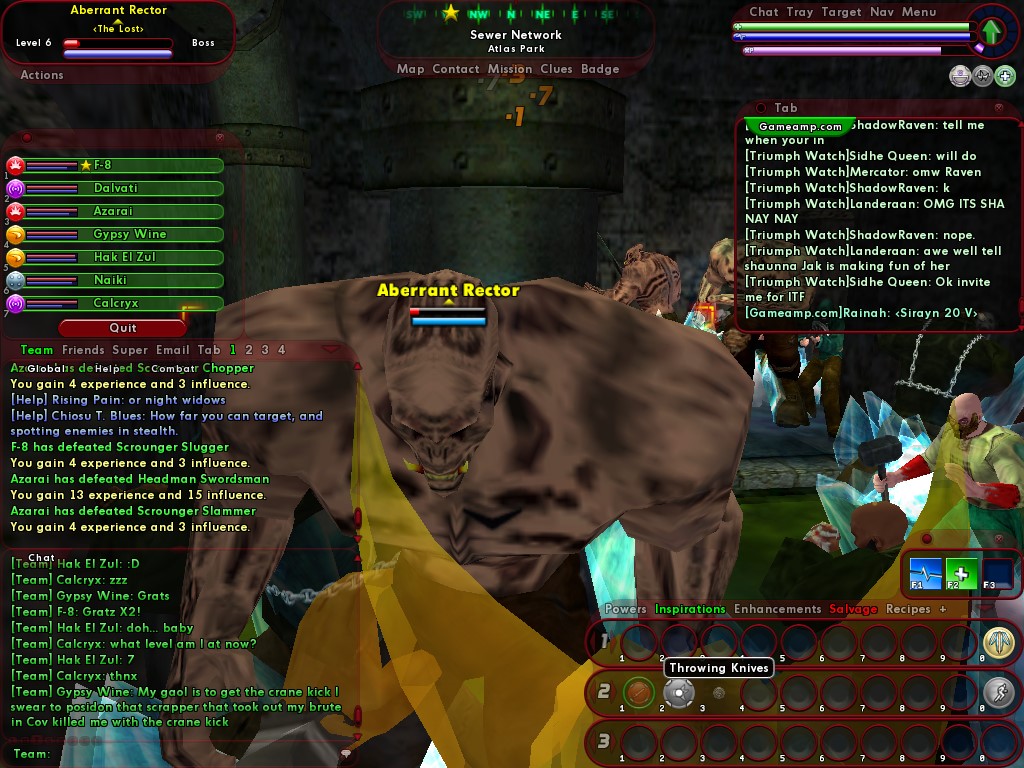Viewport: 1024px width, 768px height.
Task: Open the Salvage window
Action: [x=853, y=609]
